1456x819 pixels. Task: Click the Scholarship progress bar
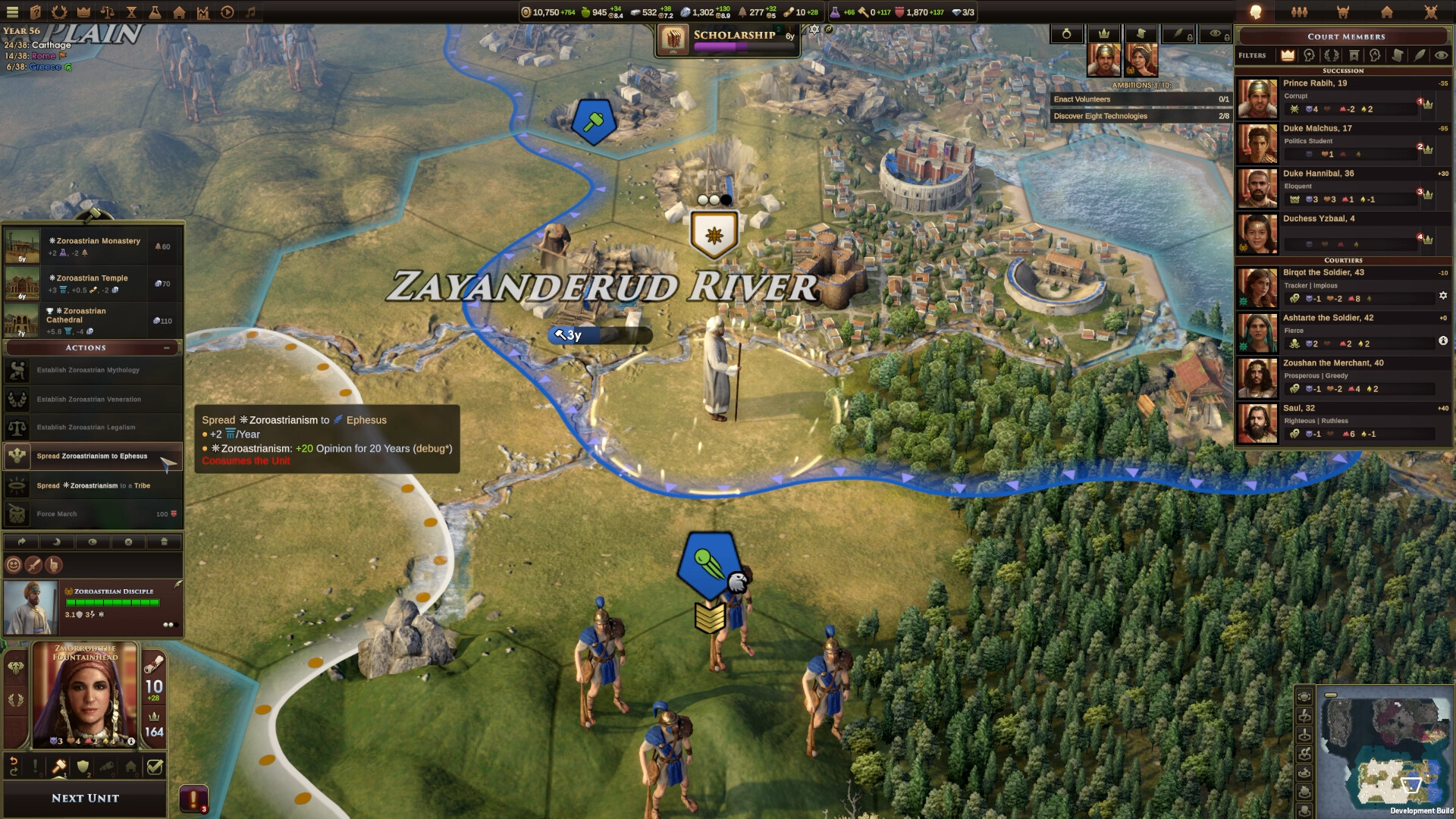[x=745, y=47]
